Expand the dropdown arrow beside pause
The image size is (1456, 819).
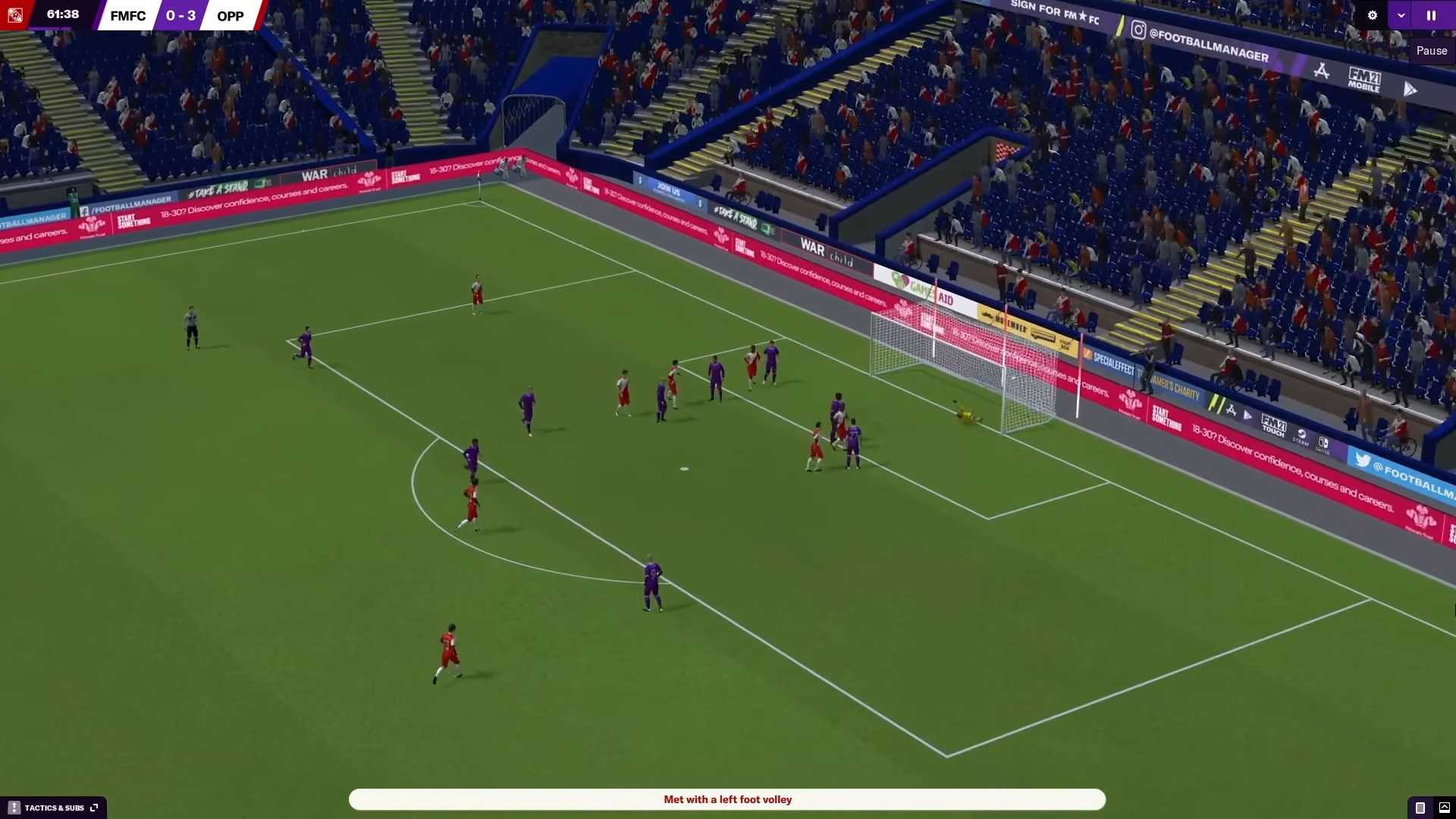pos(1401,15)
